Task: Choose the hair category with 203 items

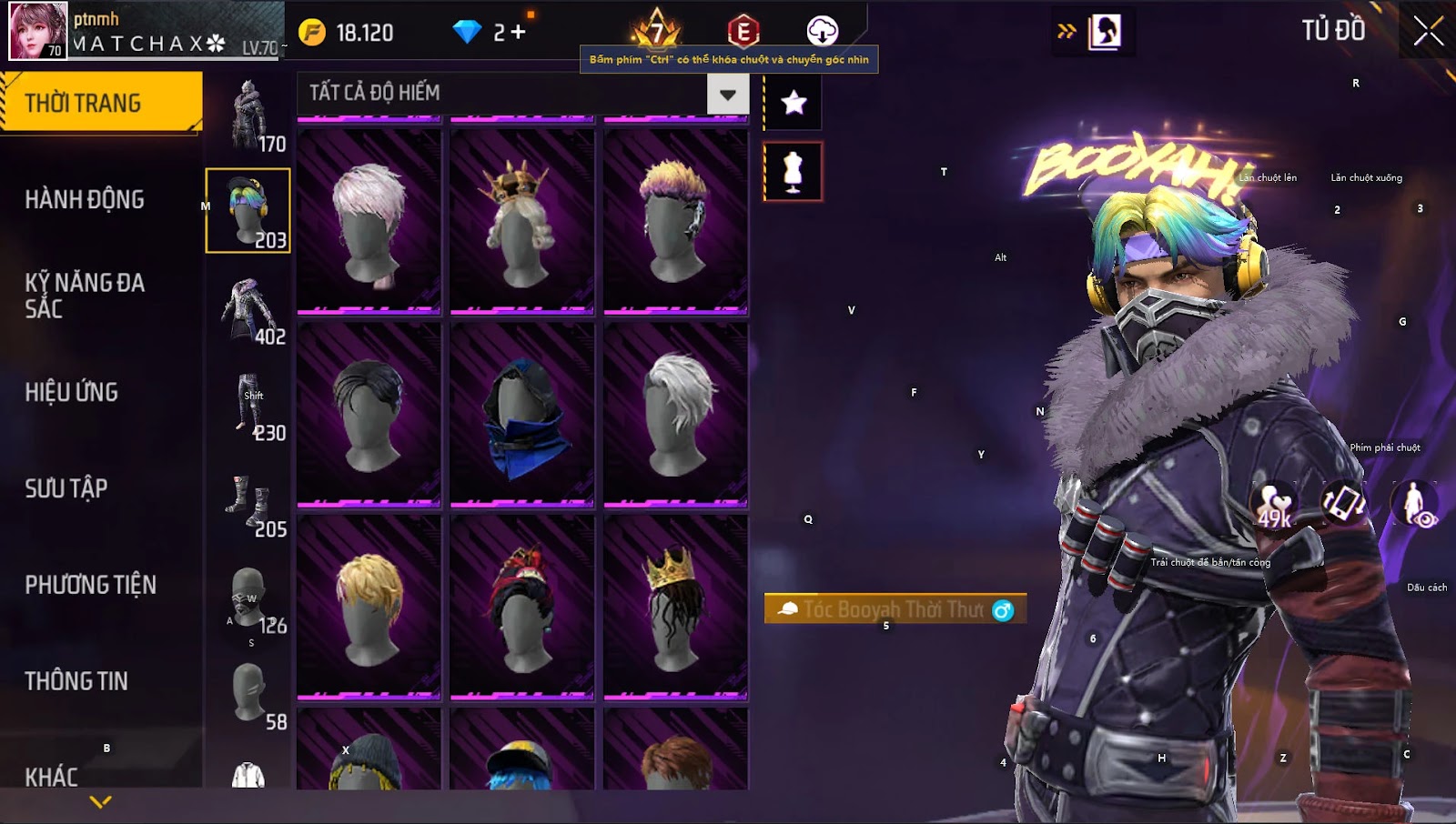Action: point(248,210)
